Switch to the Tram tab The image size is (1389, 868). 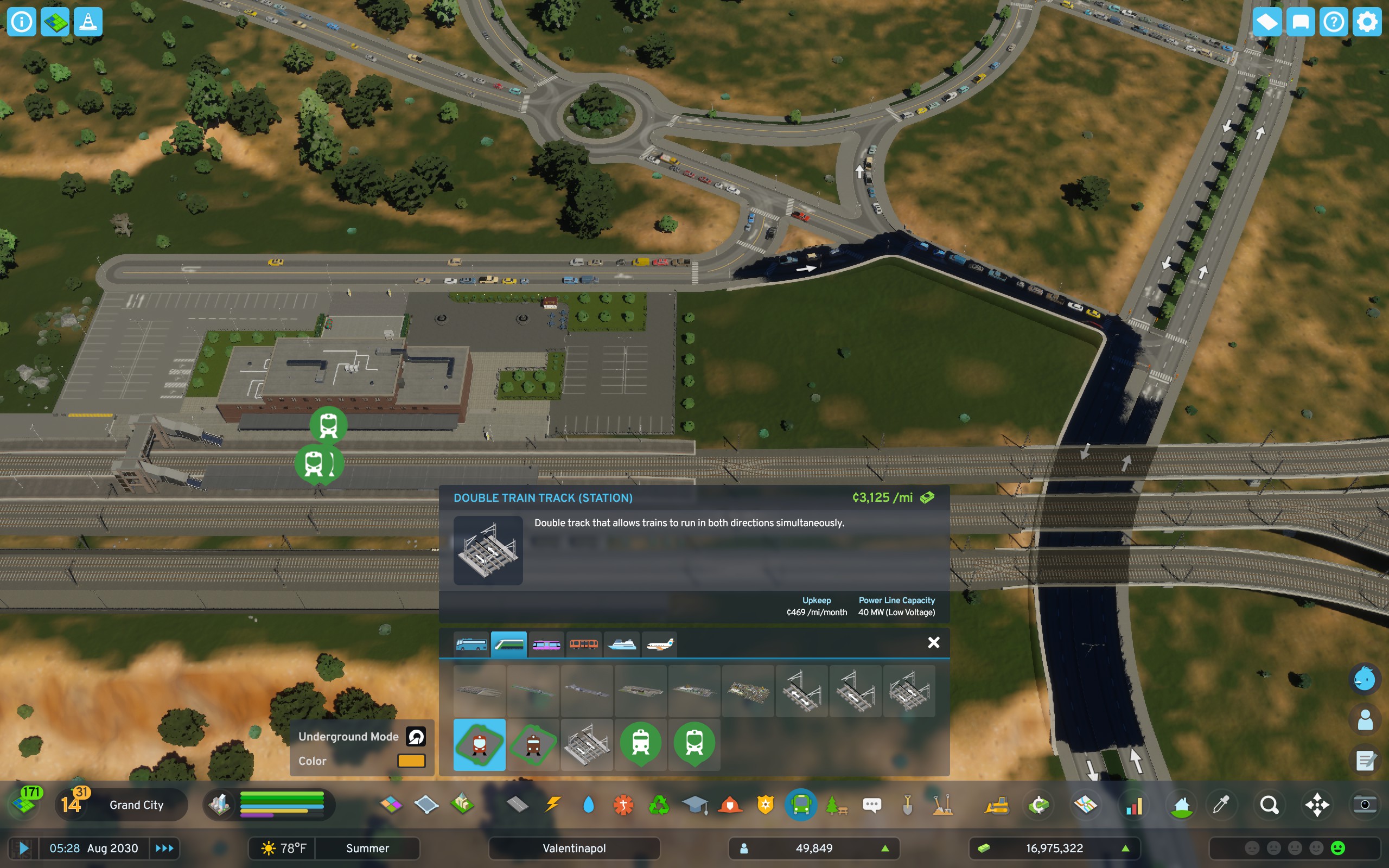coord(546,644)
